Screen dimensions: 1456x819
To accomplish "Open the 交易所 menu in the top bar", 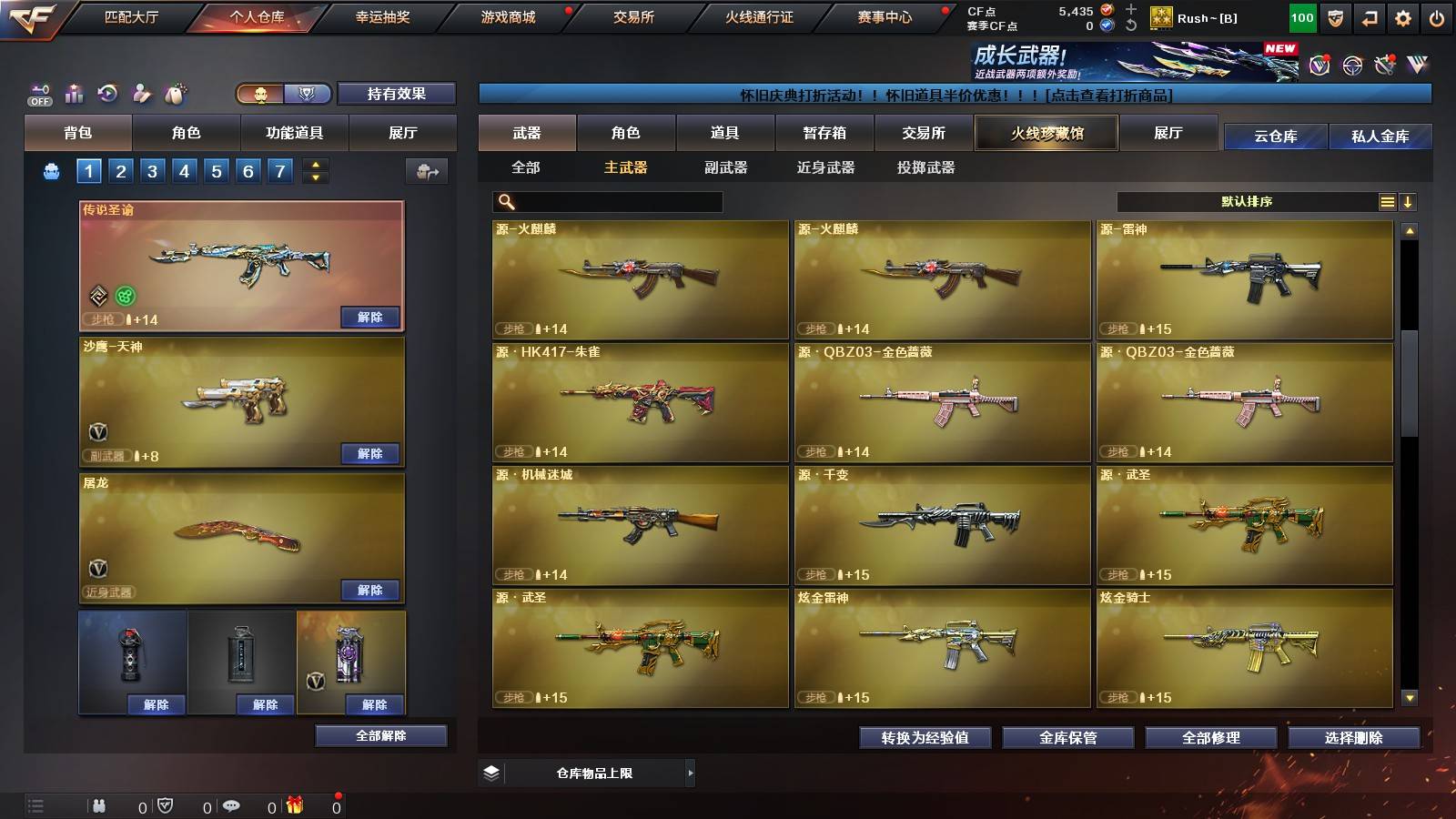I will point(634,17).
